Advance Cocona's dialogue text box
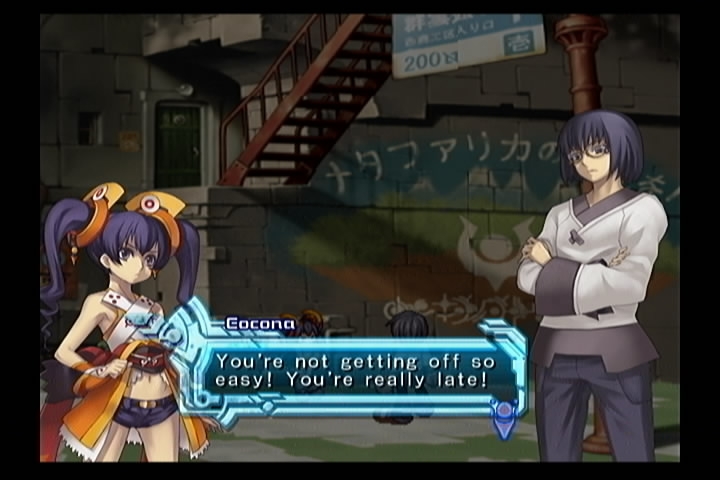The image size is (720, 480). pyautogui.click(x=365, y=369)
